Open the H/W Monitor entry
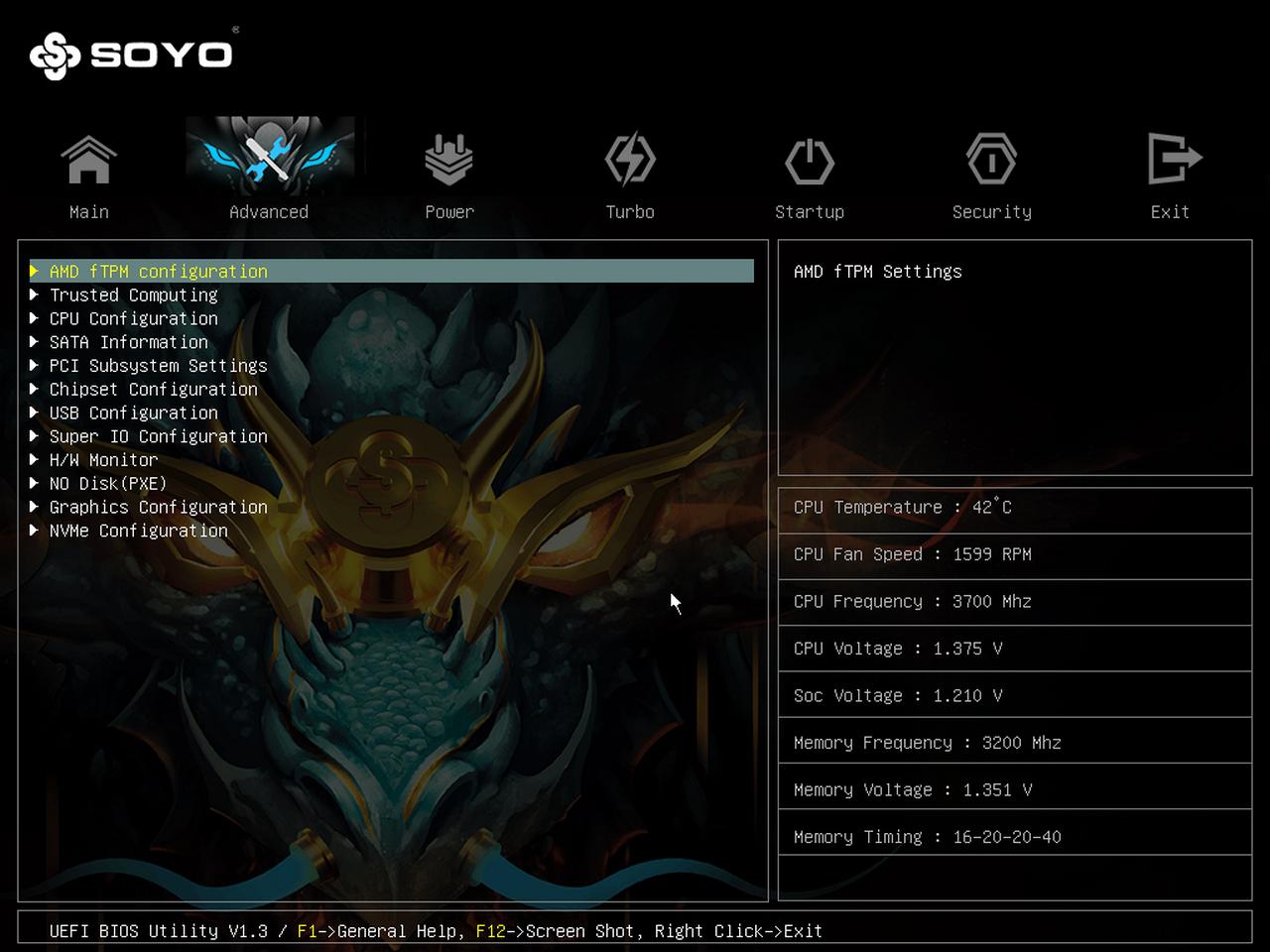Image resolution: width=1270 pixels, height=952 pixels. pyautogui.click(x=104, y=460)
